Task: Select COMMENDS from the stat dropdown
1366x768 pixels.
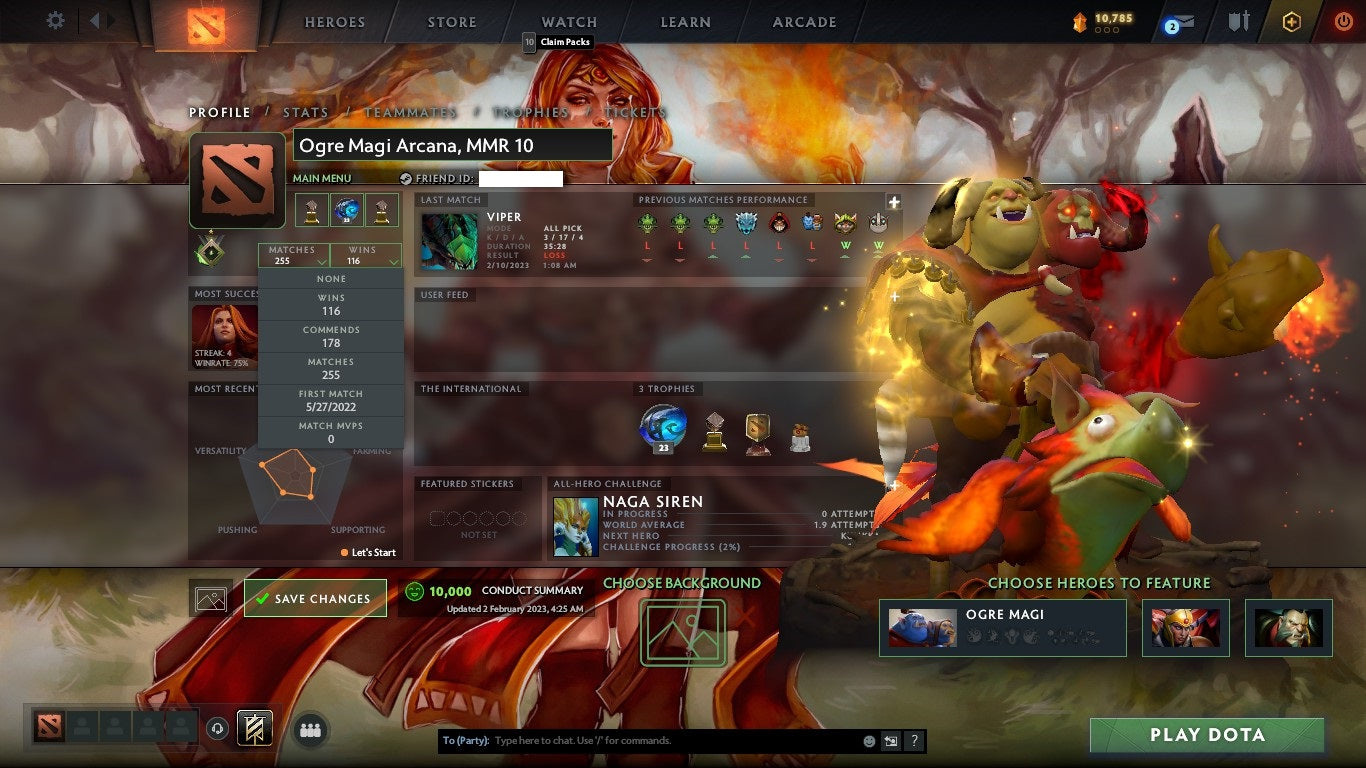Action: [330, 334]
